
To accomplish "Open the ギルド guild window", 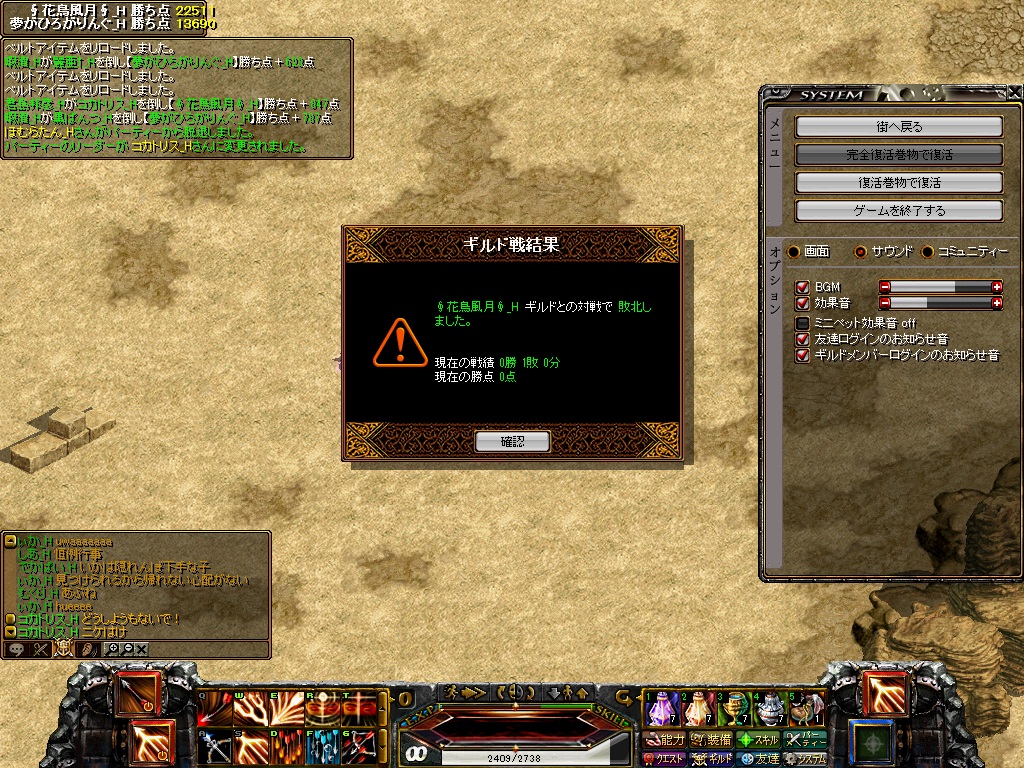I will click(712, 759).
